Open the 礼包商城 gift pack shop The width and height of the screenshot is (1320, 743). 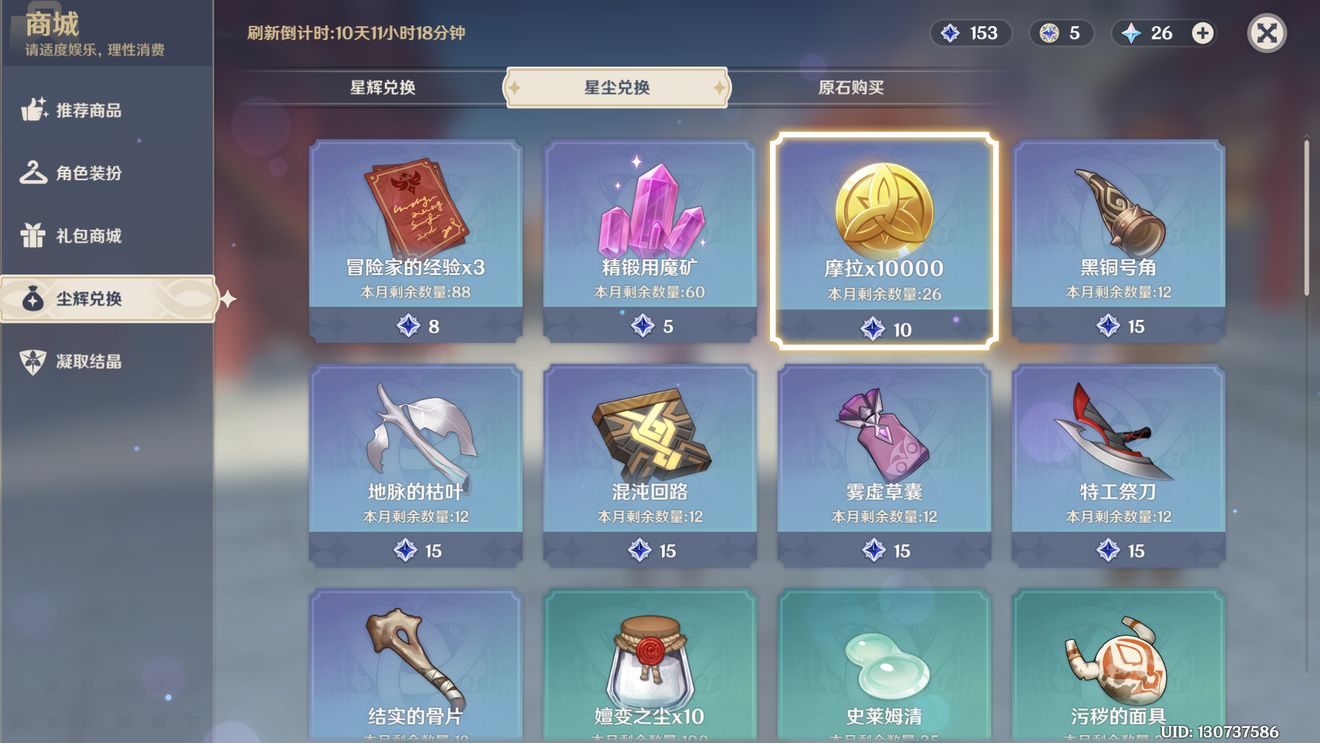click(88, 235)
